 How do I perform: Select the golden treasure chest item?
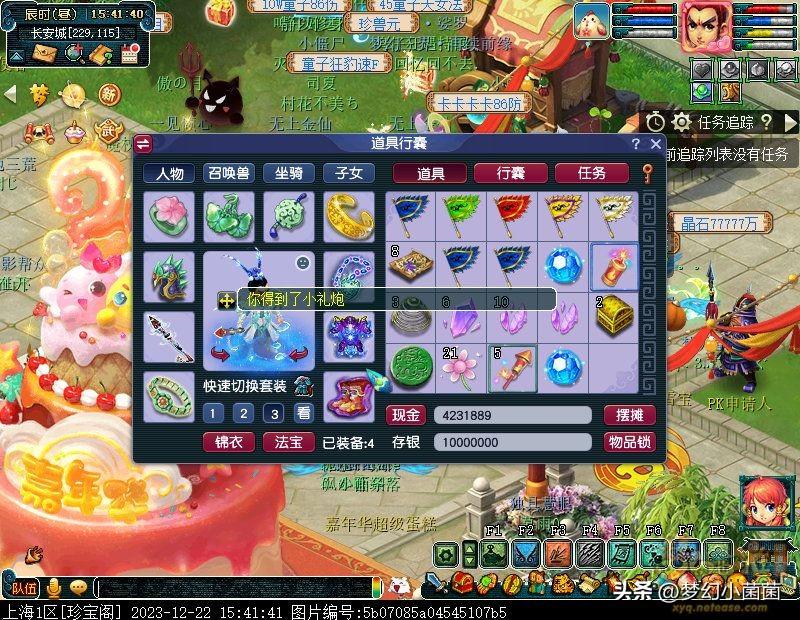(x=614, y=318)
